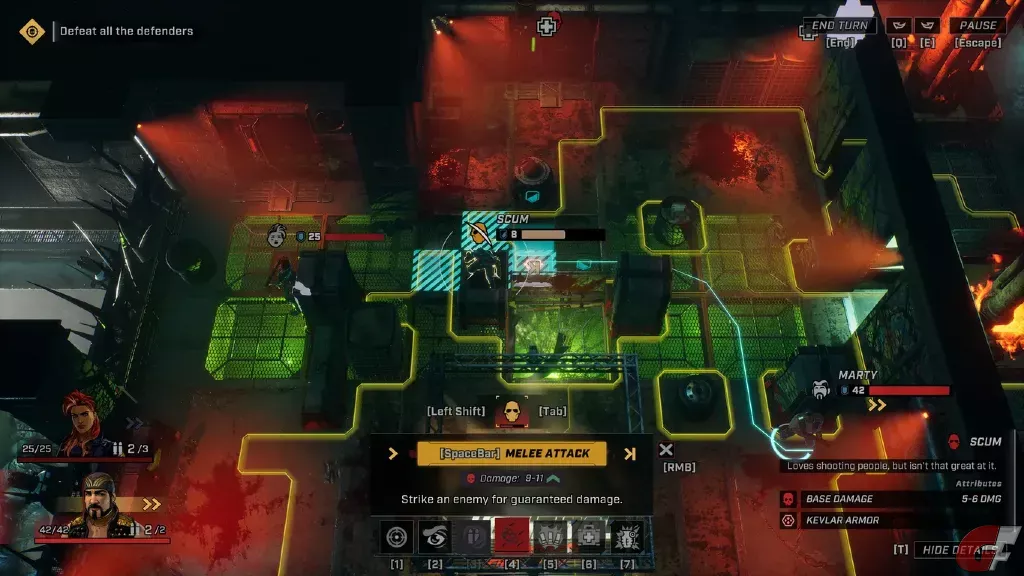Click the Scum target portrait above the action panel
Viewport: 1024px width, 576px height.
click(512, 410)
